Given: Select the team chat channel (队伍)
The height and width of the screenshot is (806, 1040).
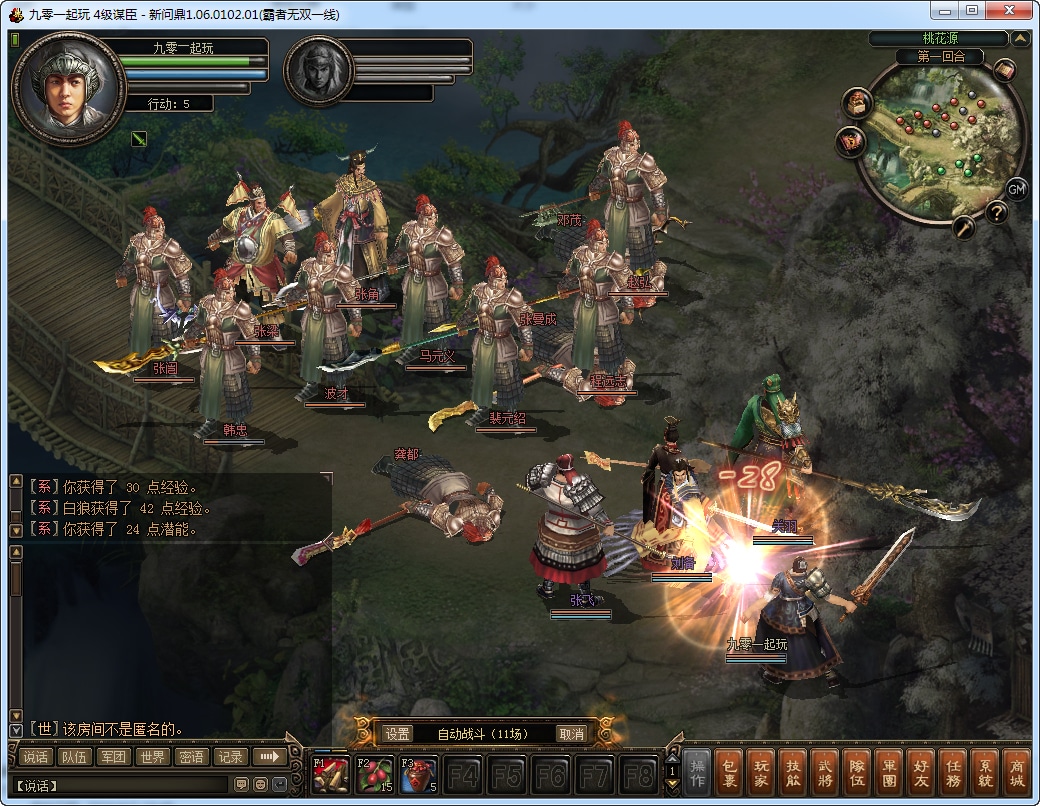Looking at the screenshot, I should 74,757.
